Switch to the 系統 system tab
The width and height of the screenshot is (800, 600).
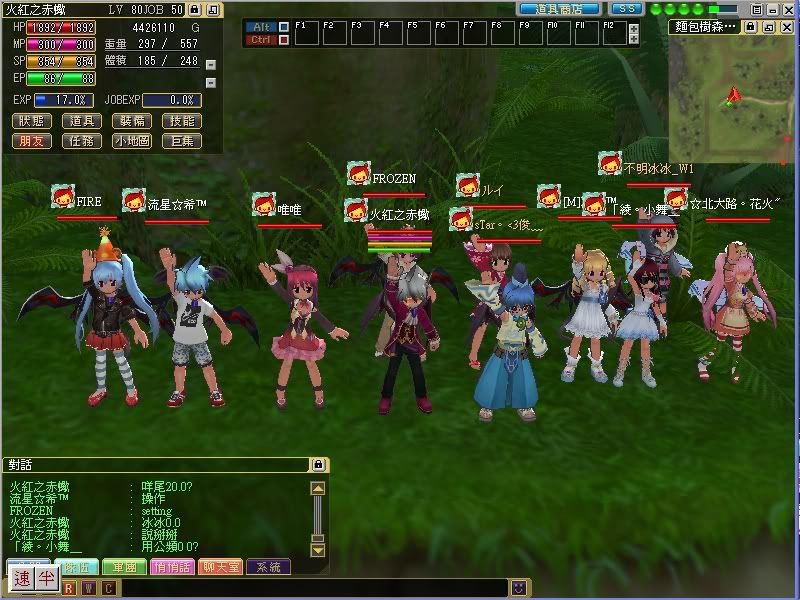[x=269, y=567]
